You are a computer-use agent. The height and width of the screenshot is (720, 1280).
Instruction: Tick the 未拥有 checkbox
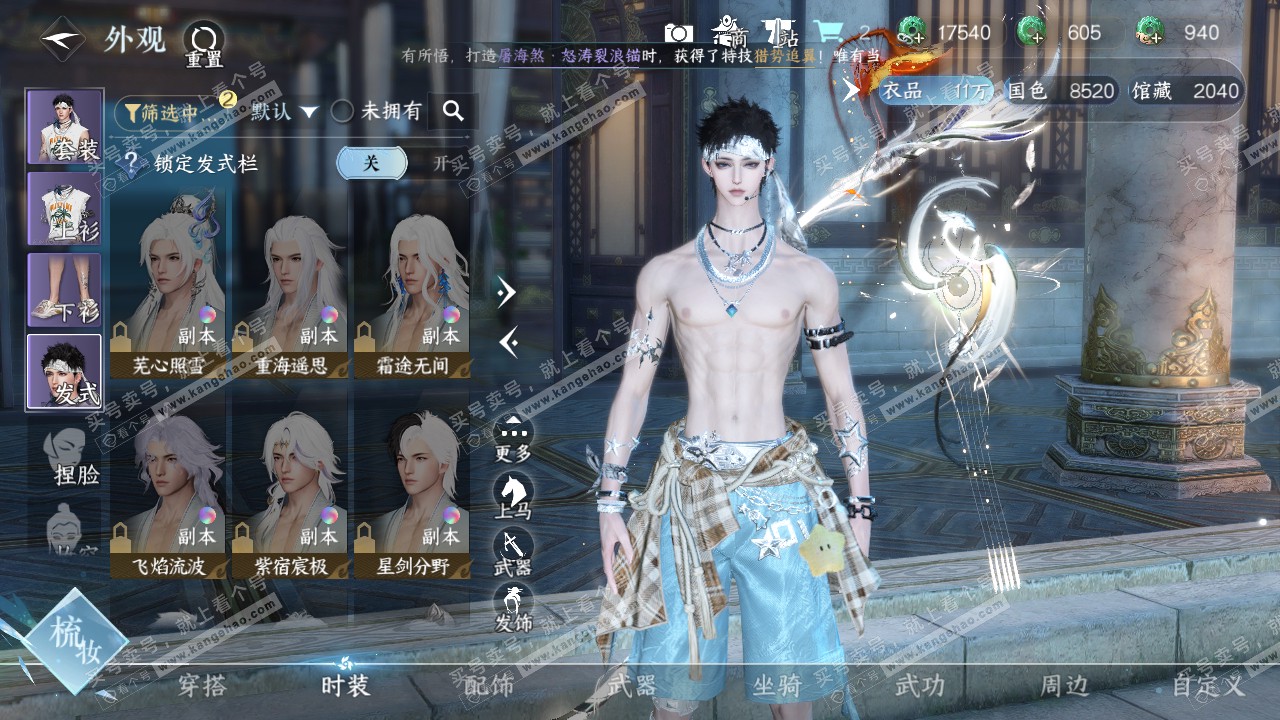coord(343,111)
